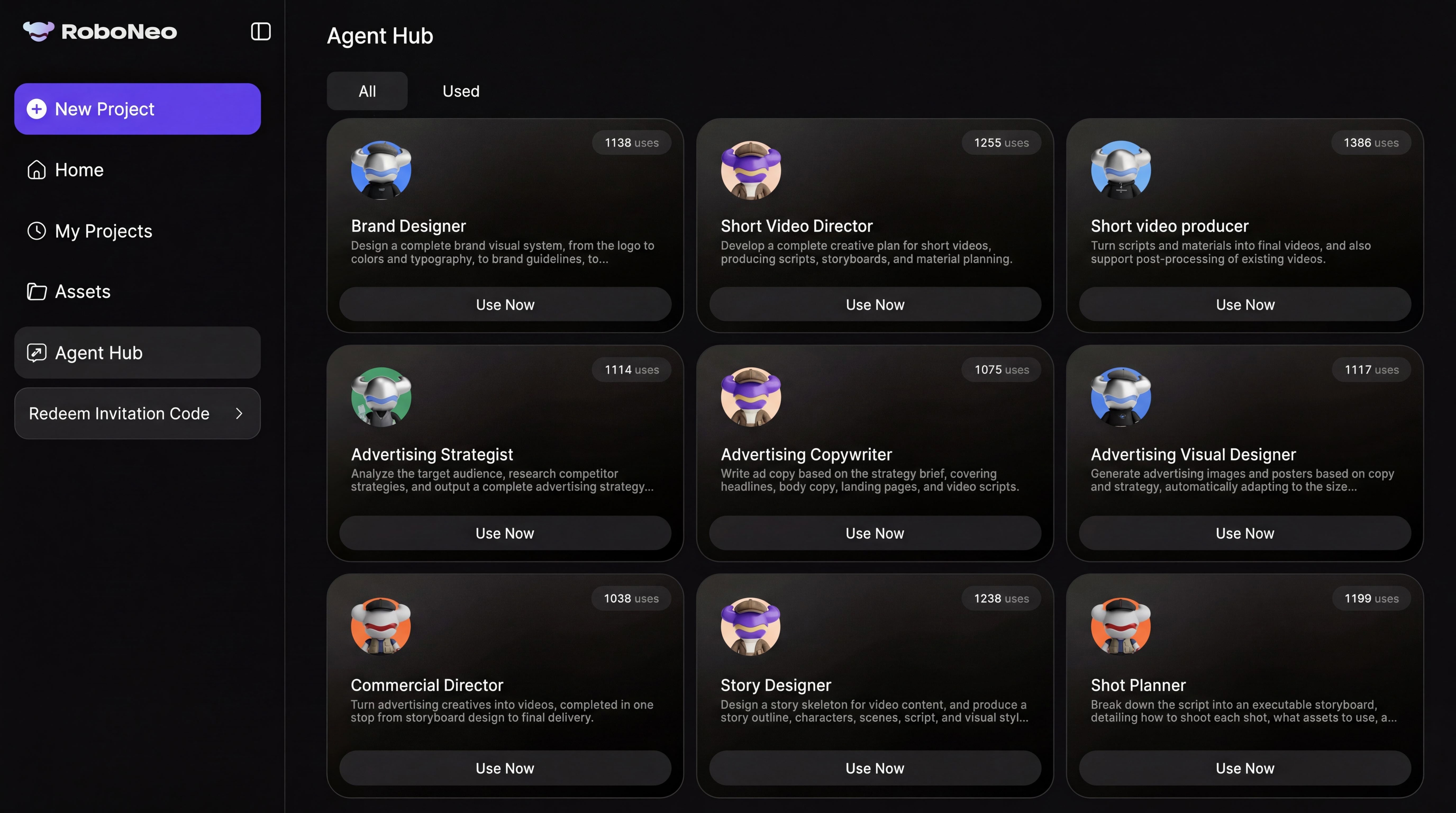Open My Projects via the clock icon

pos(36,231)
